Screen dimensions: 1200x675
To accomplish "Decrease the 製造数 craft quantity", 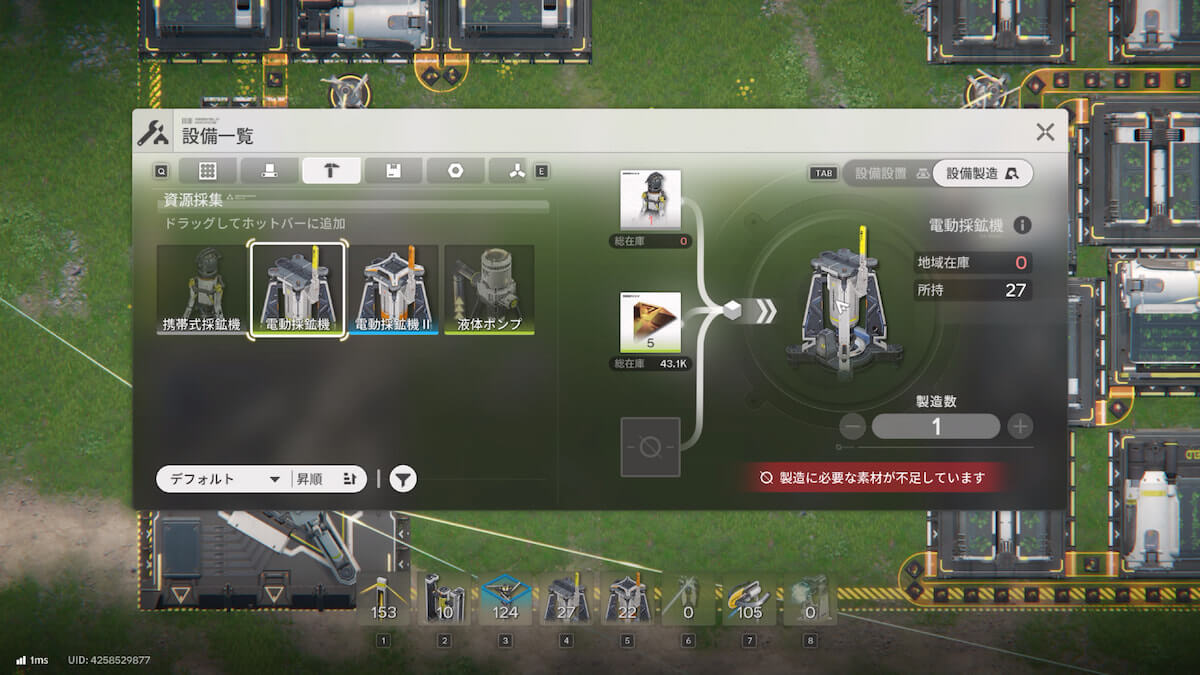I will pos(853,427).
